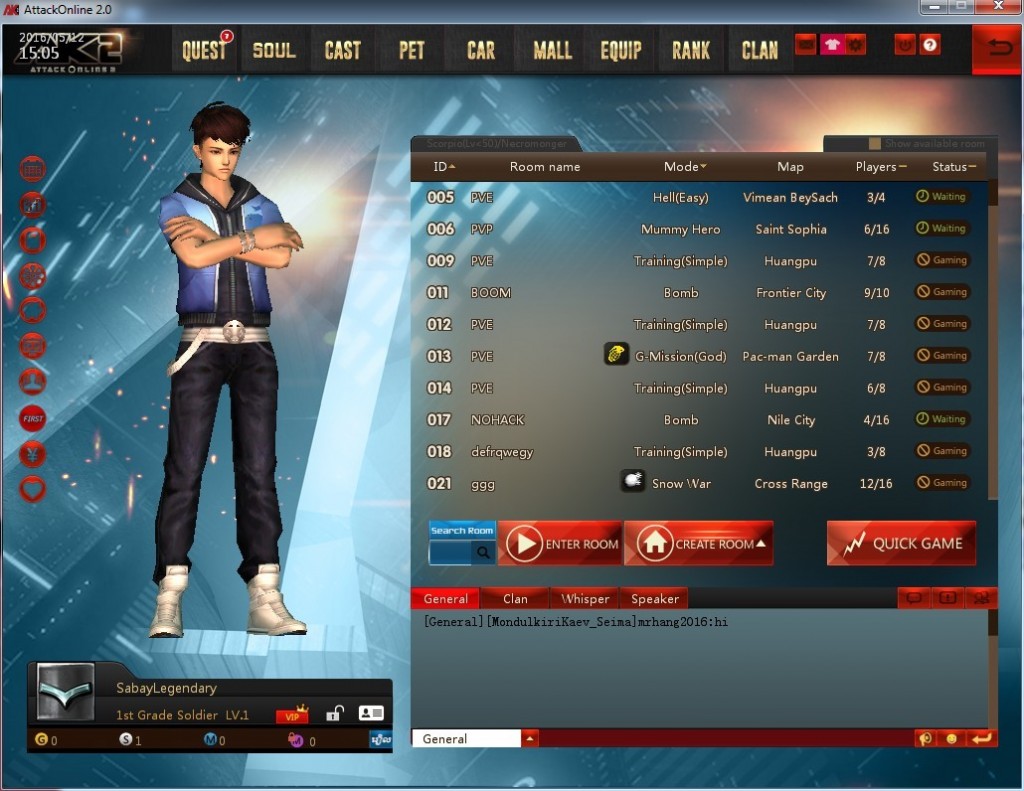Click the red back arrow button
Image resolution: width=1024 pixels, height=791 pixels.
click(997, 50)
